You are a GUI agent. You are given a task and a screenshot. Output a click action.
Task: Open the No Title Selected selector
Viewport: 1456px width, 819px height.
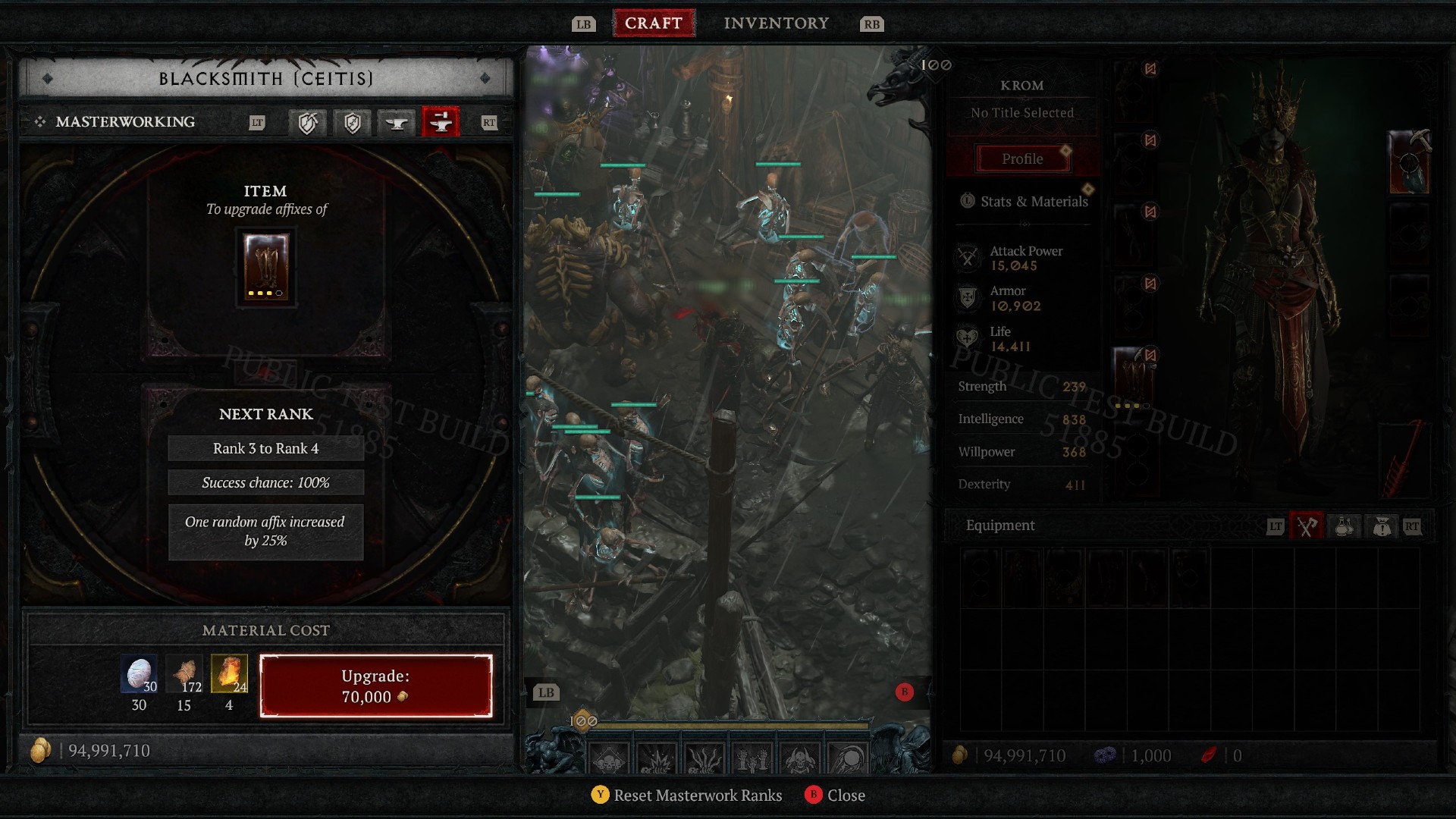1021,112
